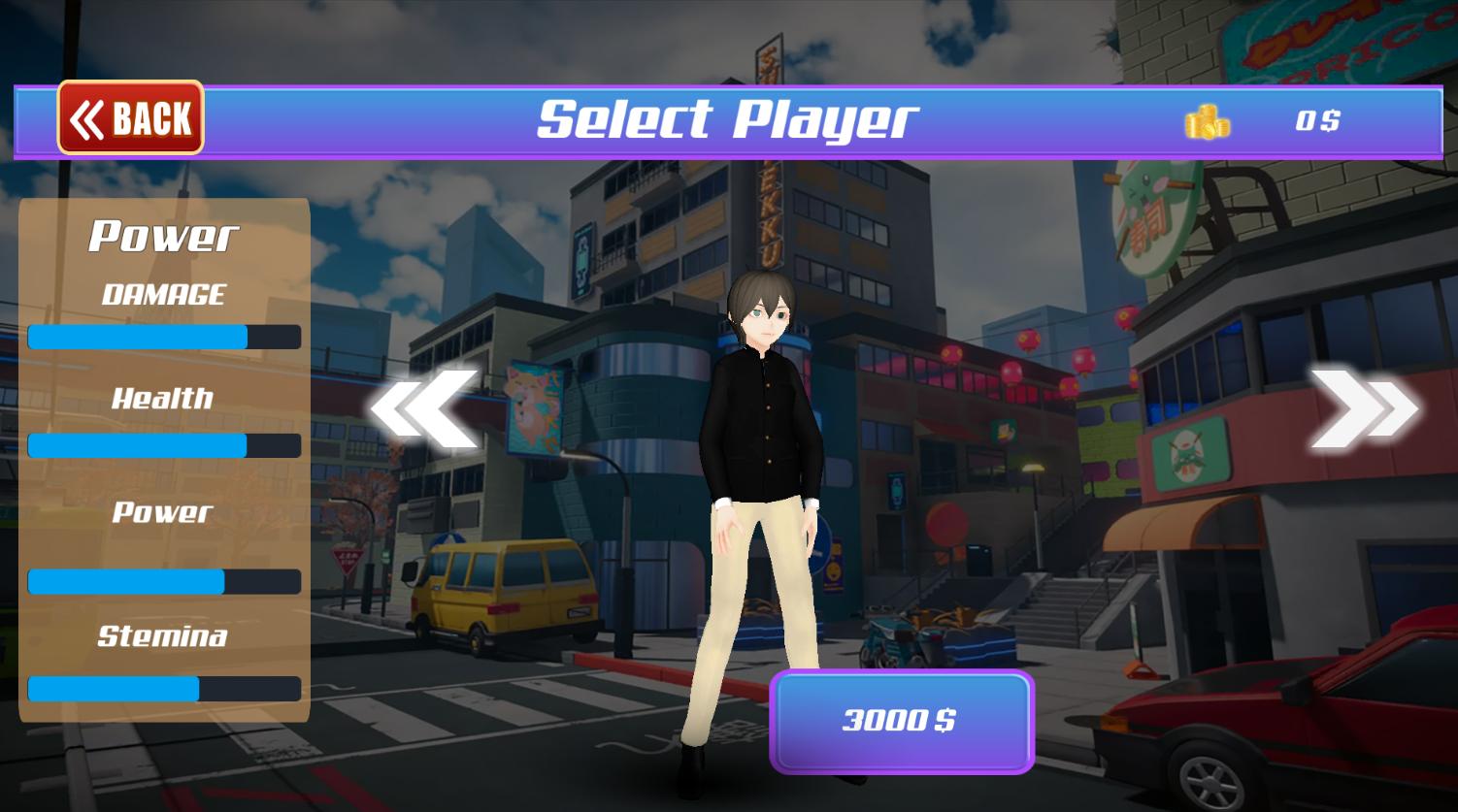Click the gold coins icon

click(1207, 122)
